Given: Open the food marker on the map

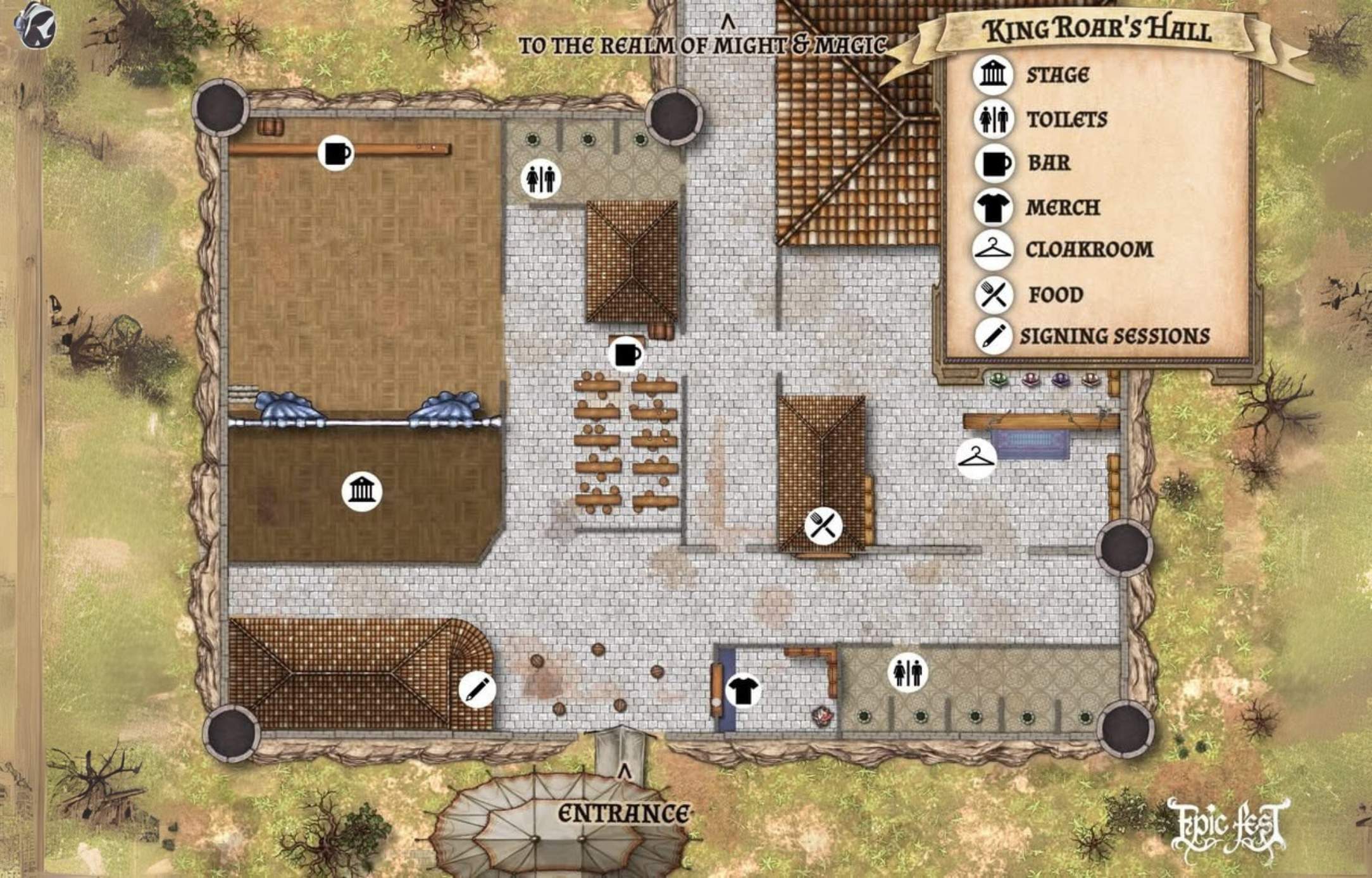Looking at the screenshot, I should 823,526.
